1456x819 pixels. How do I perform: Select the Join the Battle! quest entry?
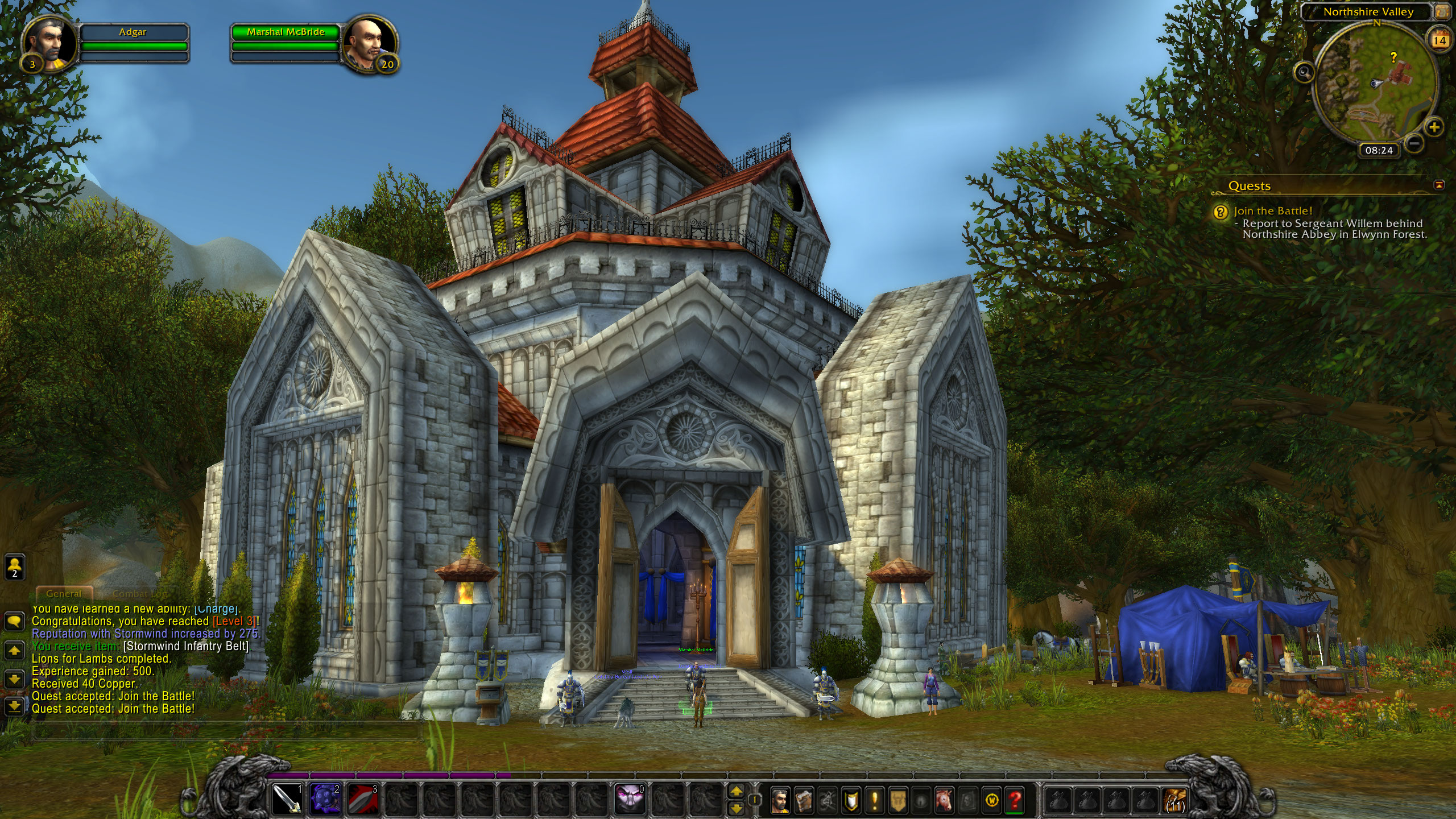1273,211
